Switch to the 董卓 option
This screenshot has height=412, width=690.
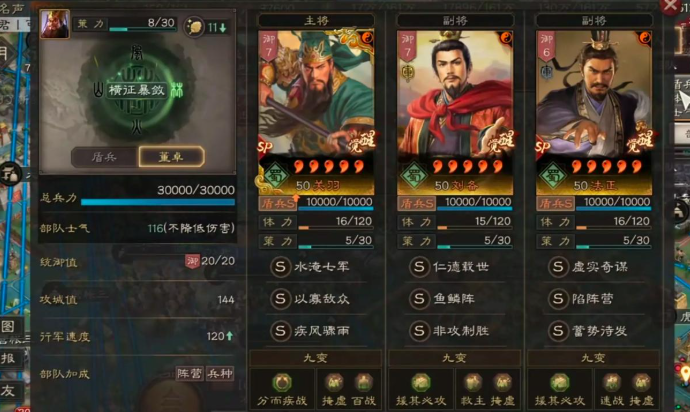point(171,157)
